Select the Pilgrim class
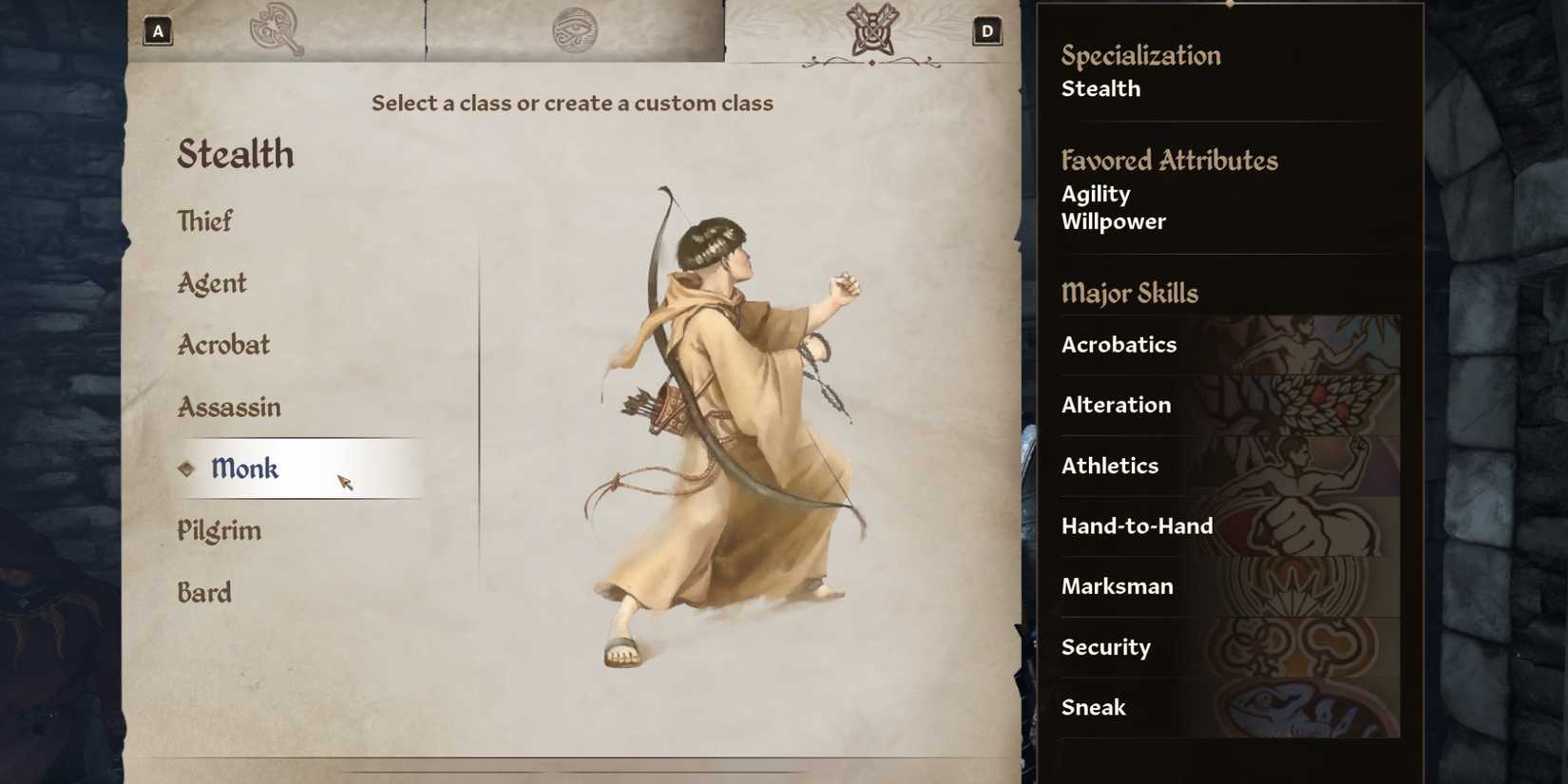This screenshot has width=1568, height=784. (219, 530)
